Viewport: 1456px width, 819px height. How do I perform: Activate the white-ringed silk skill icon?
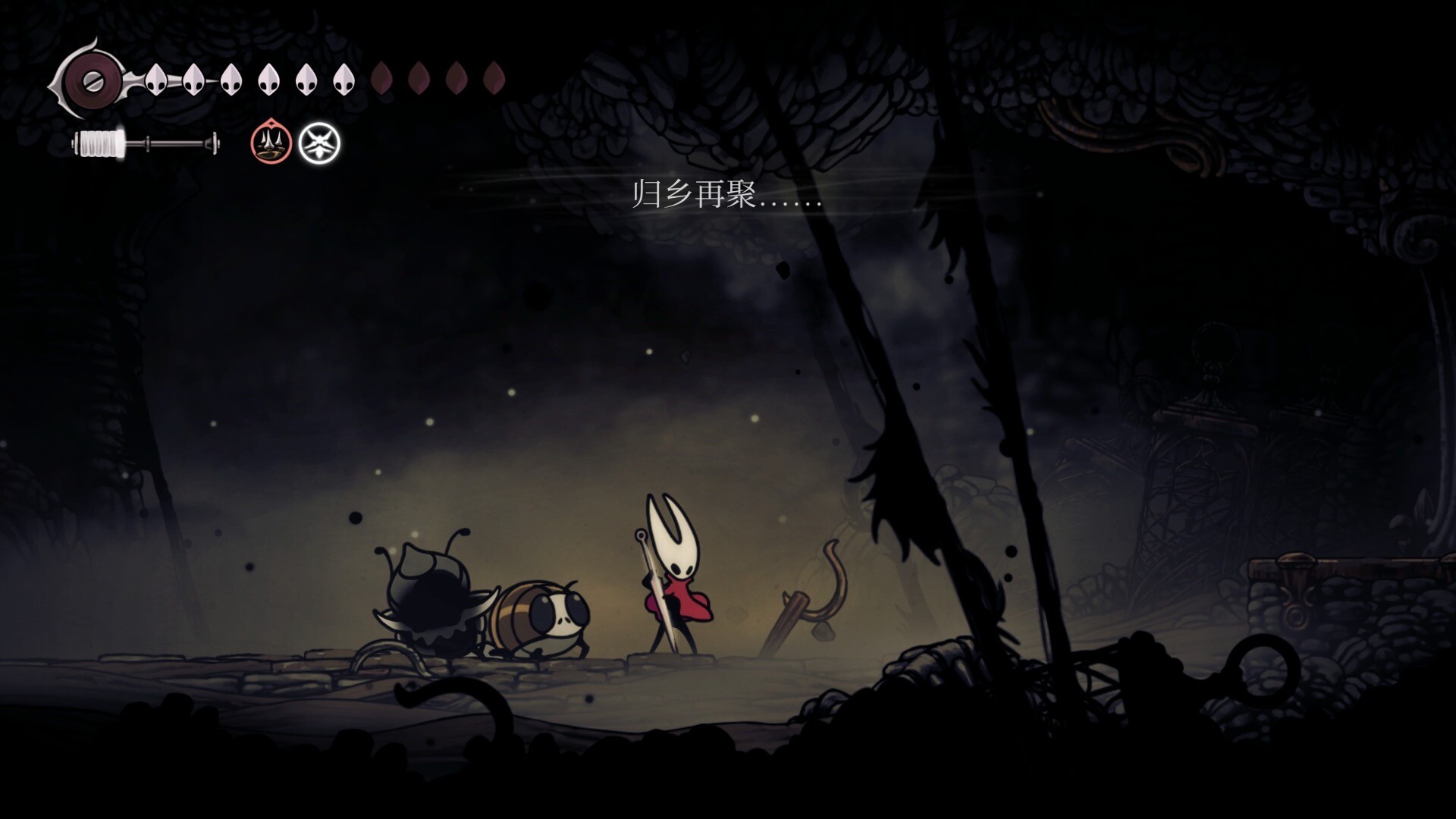pos(319,143)
